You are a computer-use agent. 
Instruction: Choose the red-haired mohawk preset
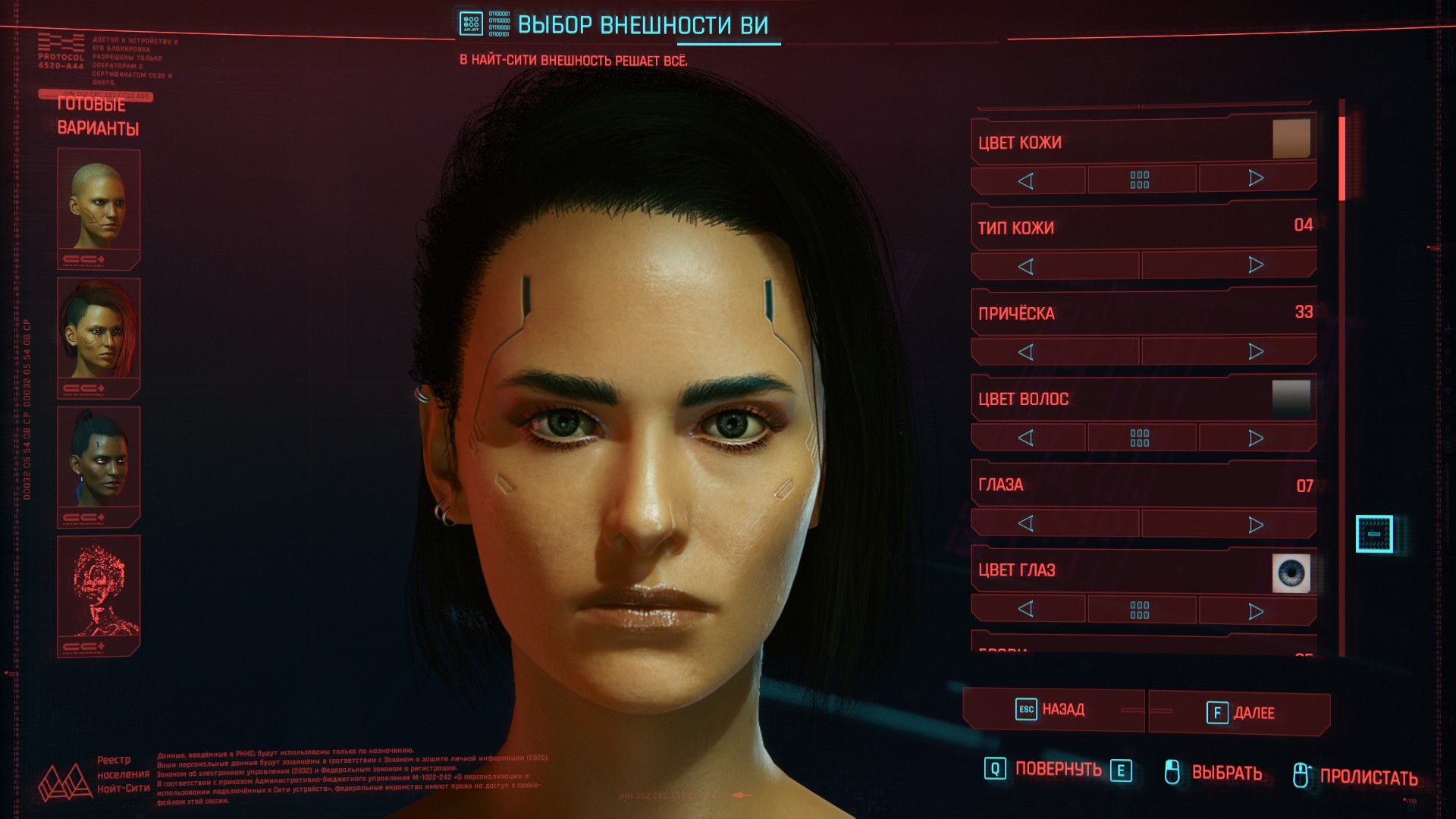point(99,334)
